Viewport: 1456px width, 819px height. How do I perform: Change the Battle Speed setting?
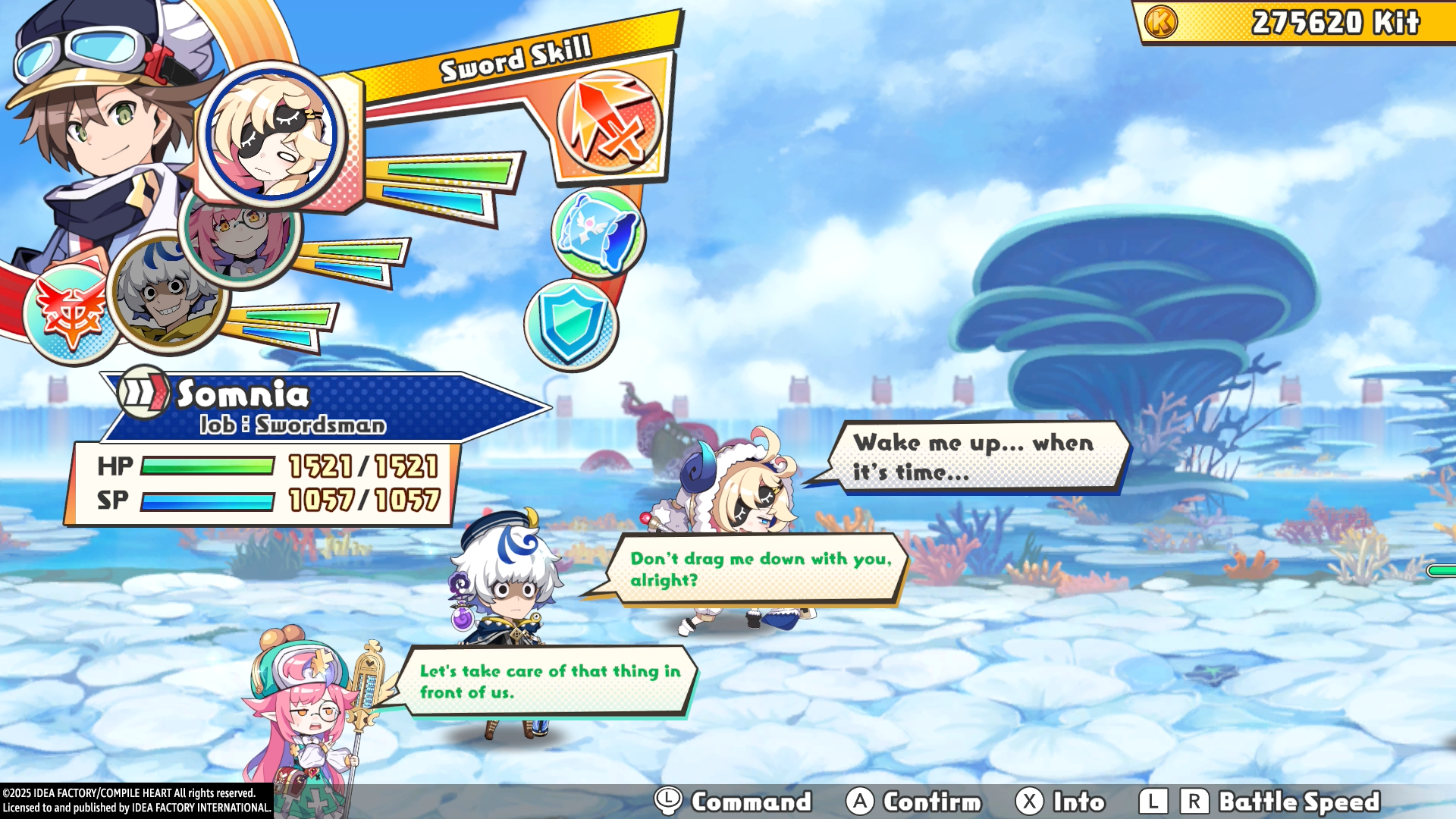pos(1259,802)
